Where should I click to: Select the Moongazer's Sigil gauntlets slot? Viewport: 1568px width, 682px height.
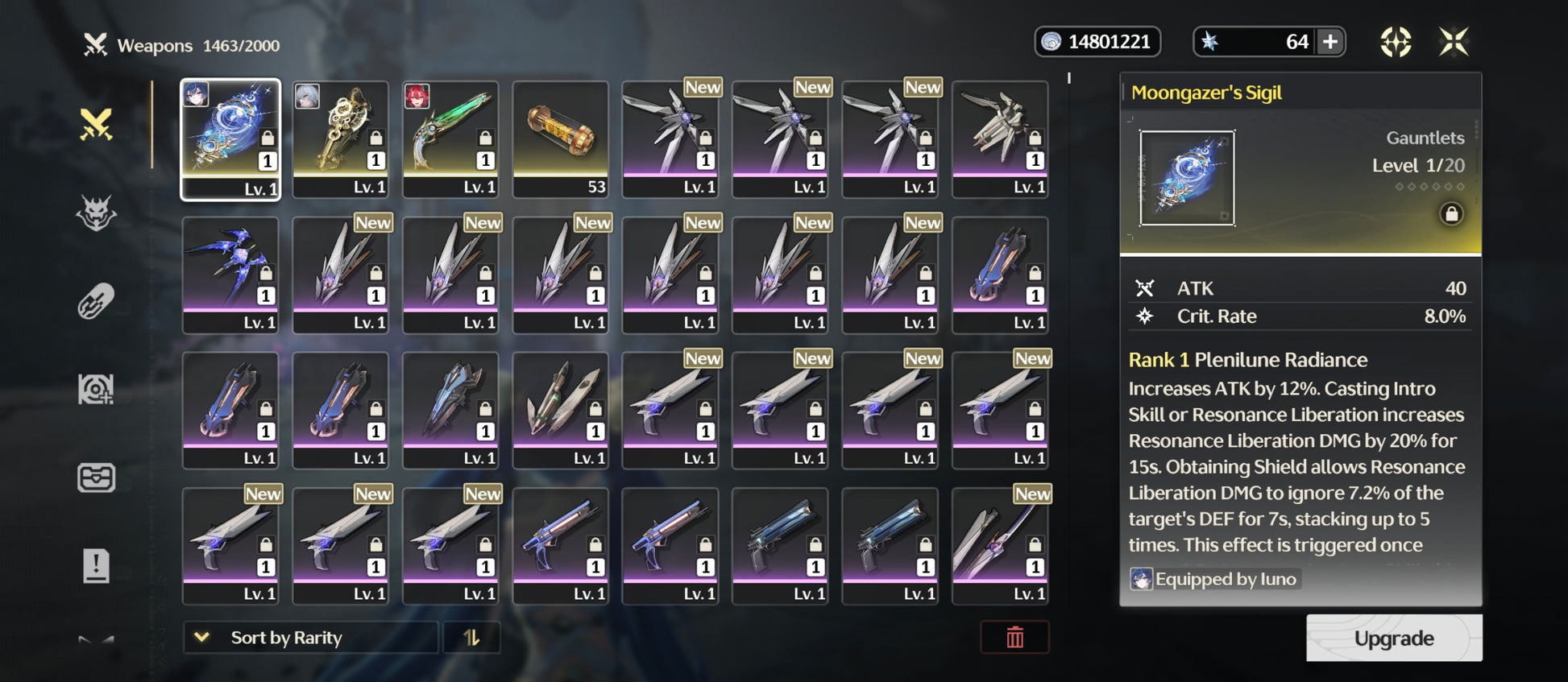point(230,138)
